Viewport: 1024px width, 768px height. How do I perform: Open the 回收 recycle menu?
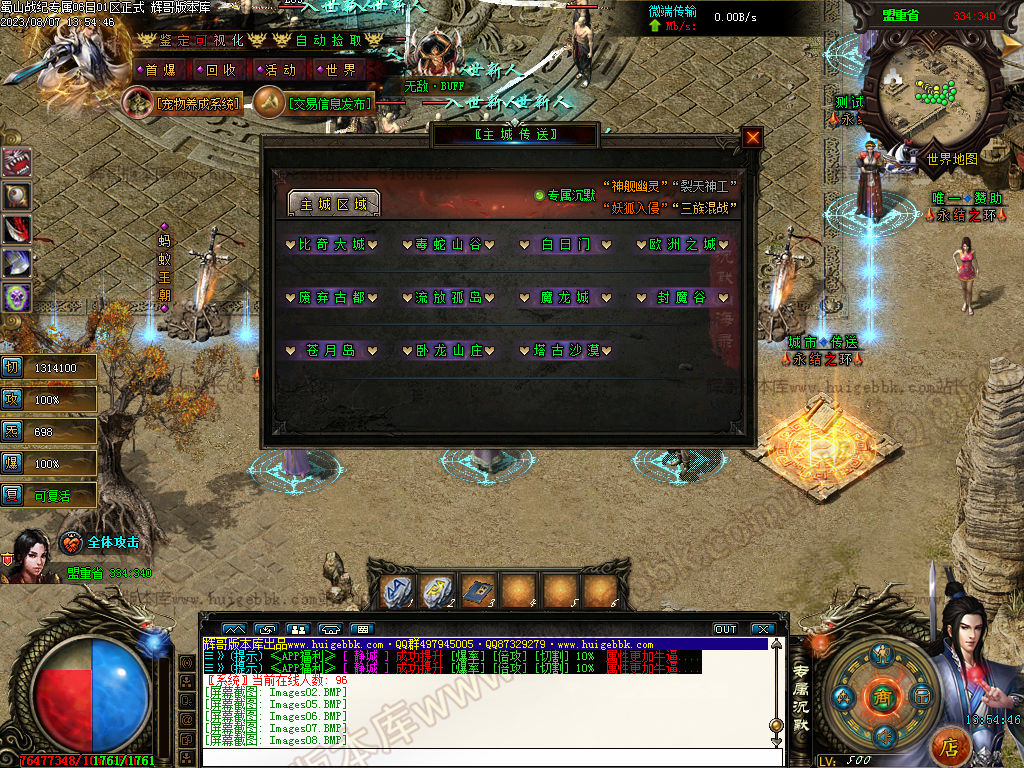point(220,70)
